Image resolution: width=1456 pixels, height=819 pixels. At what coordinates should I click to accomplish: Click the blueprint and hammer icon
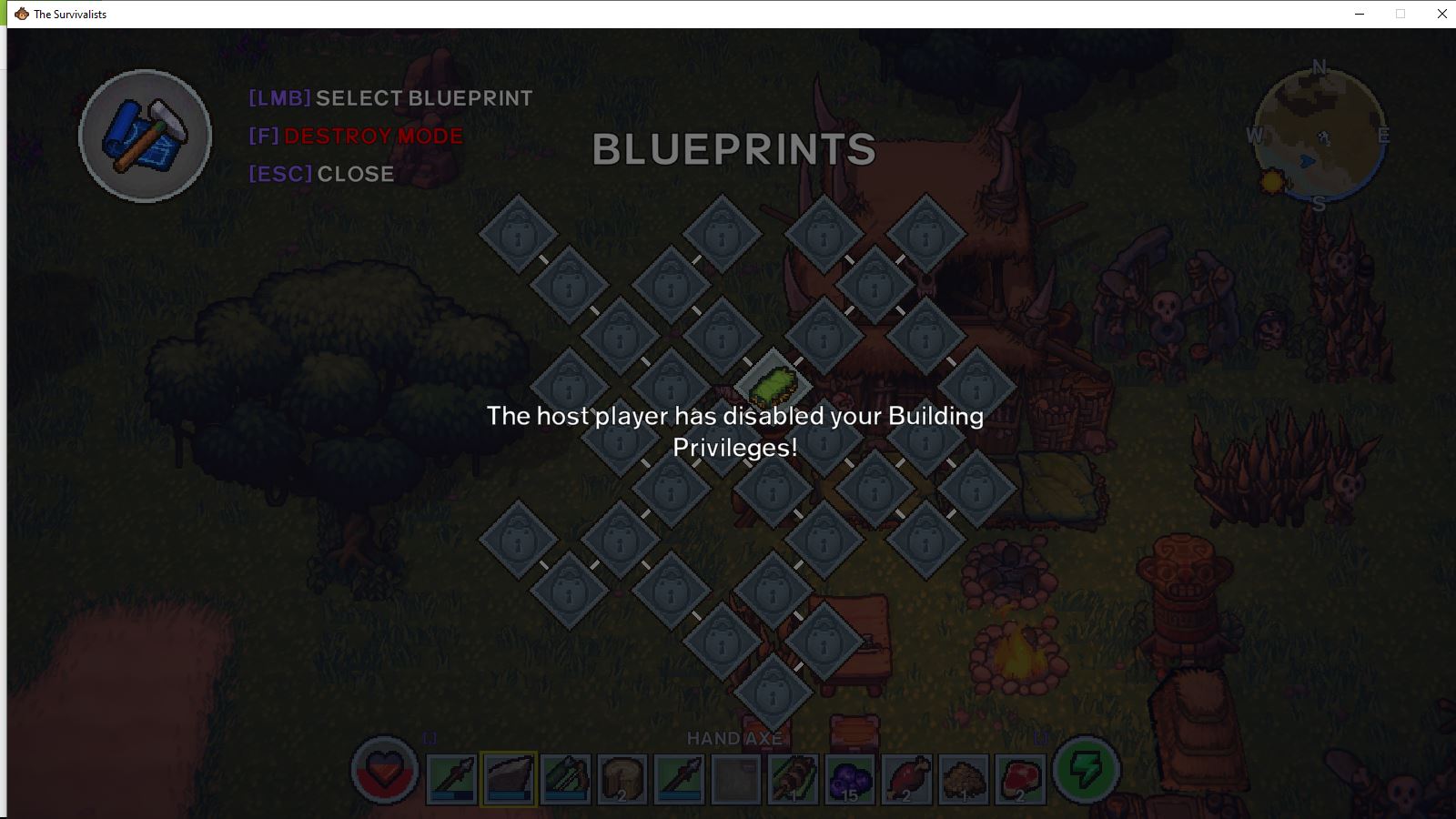pyautogui.click(x=146, y=136)
